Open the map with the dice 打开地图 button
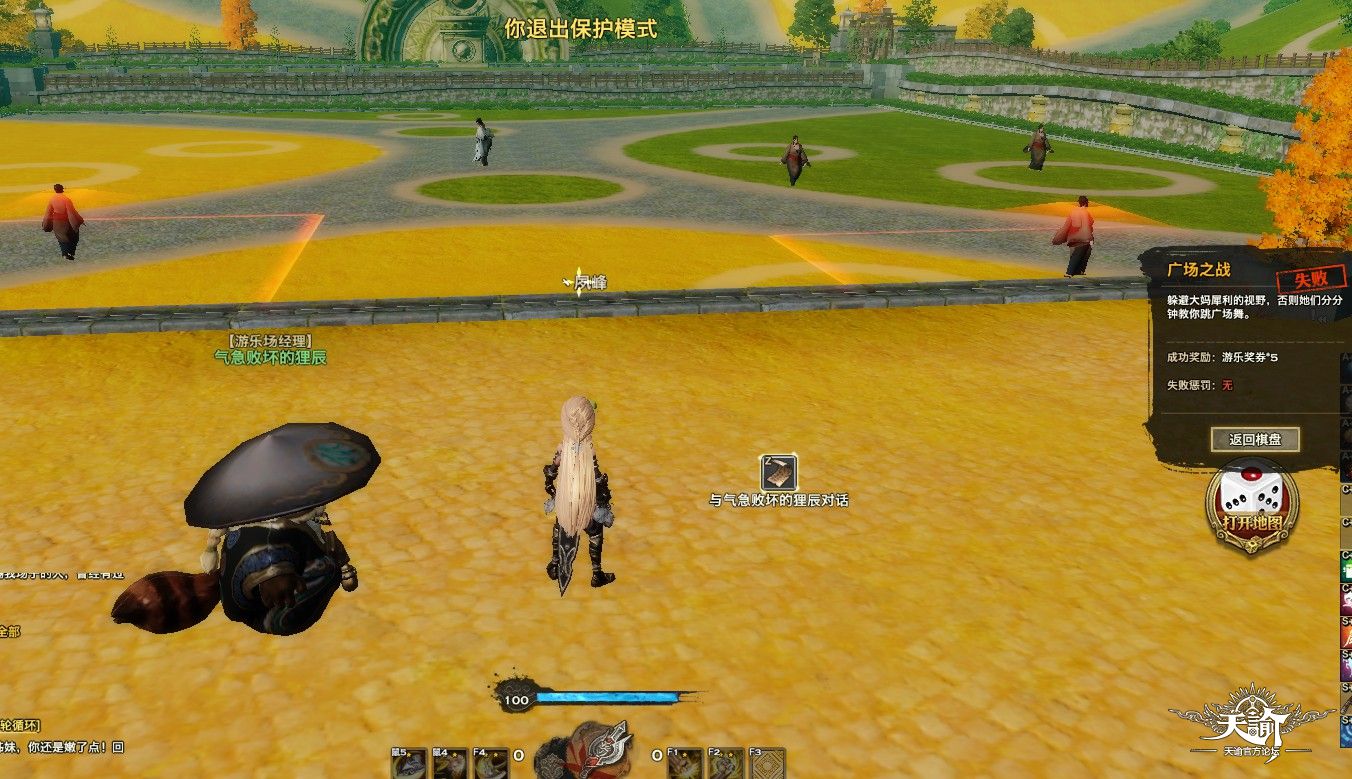This screenshot has width=1352, height=779. pyautogui.click(x=1251, y=505)
